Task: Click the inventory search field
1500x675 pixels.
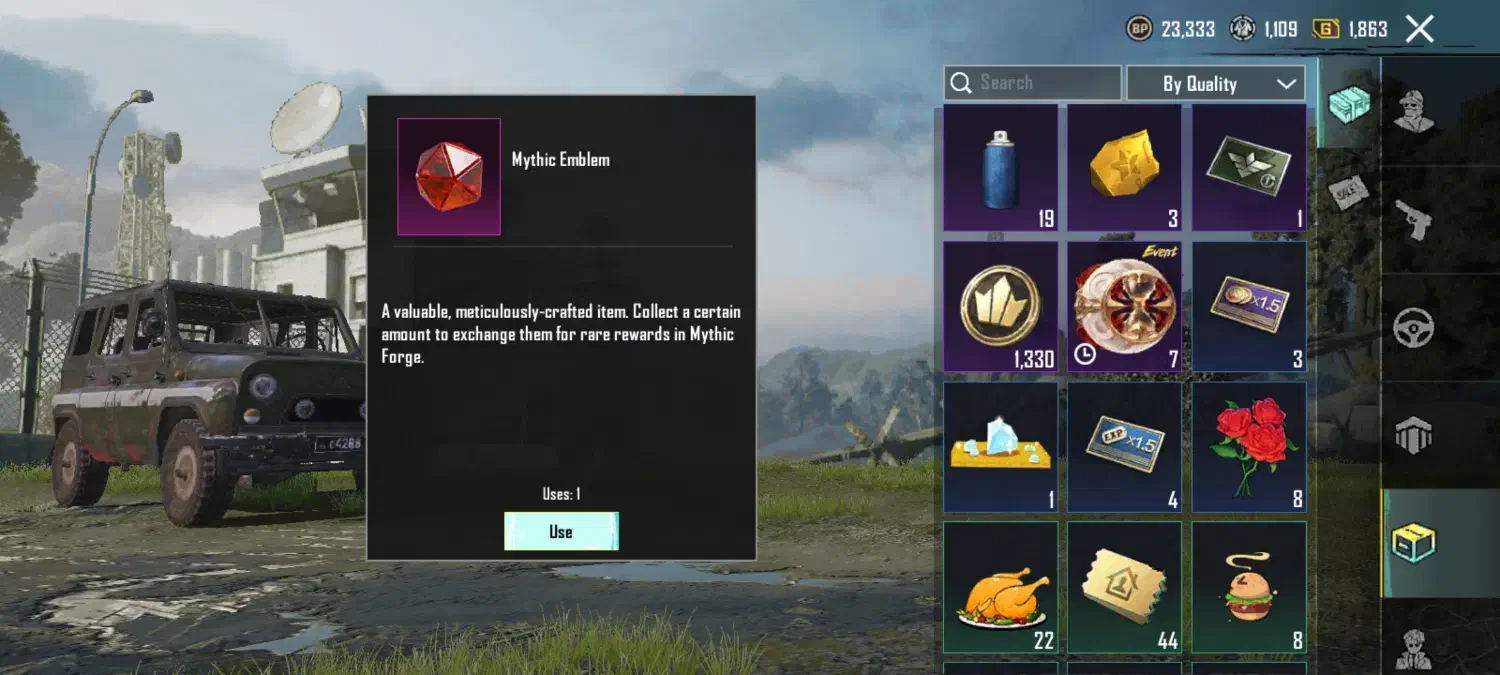Action: point(1032,83)
